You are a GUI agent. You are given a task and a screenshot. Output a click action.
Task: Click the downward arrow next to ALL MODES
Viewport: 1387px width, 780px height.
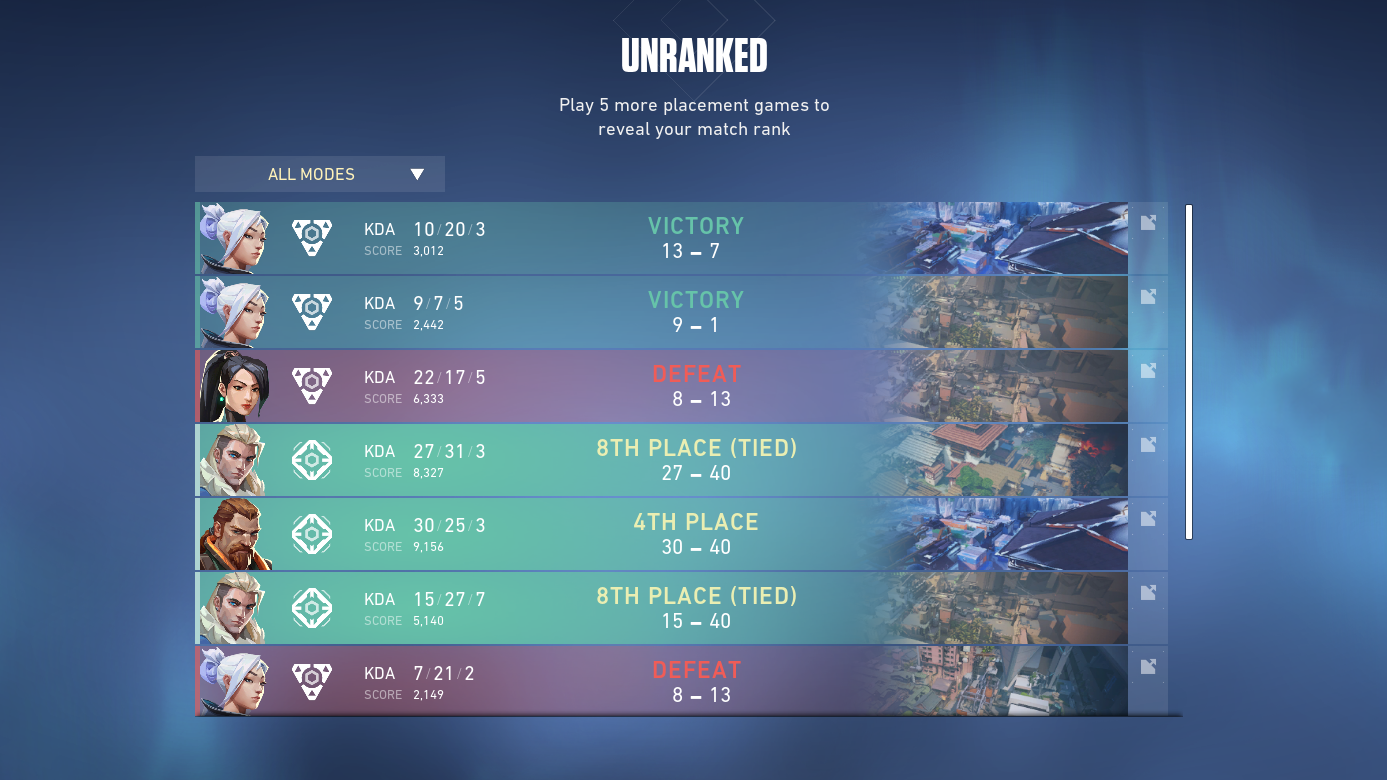coord(418,174)
